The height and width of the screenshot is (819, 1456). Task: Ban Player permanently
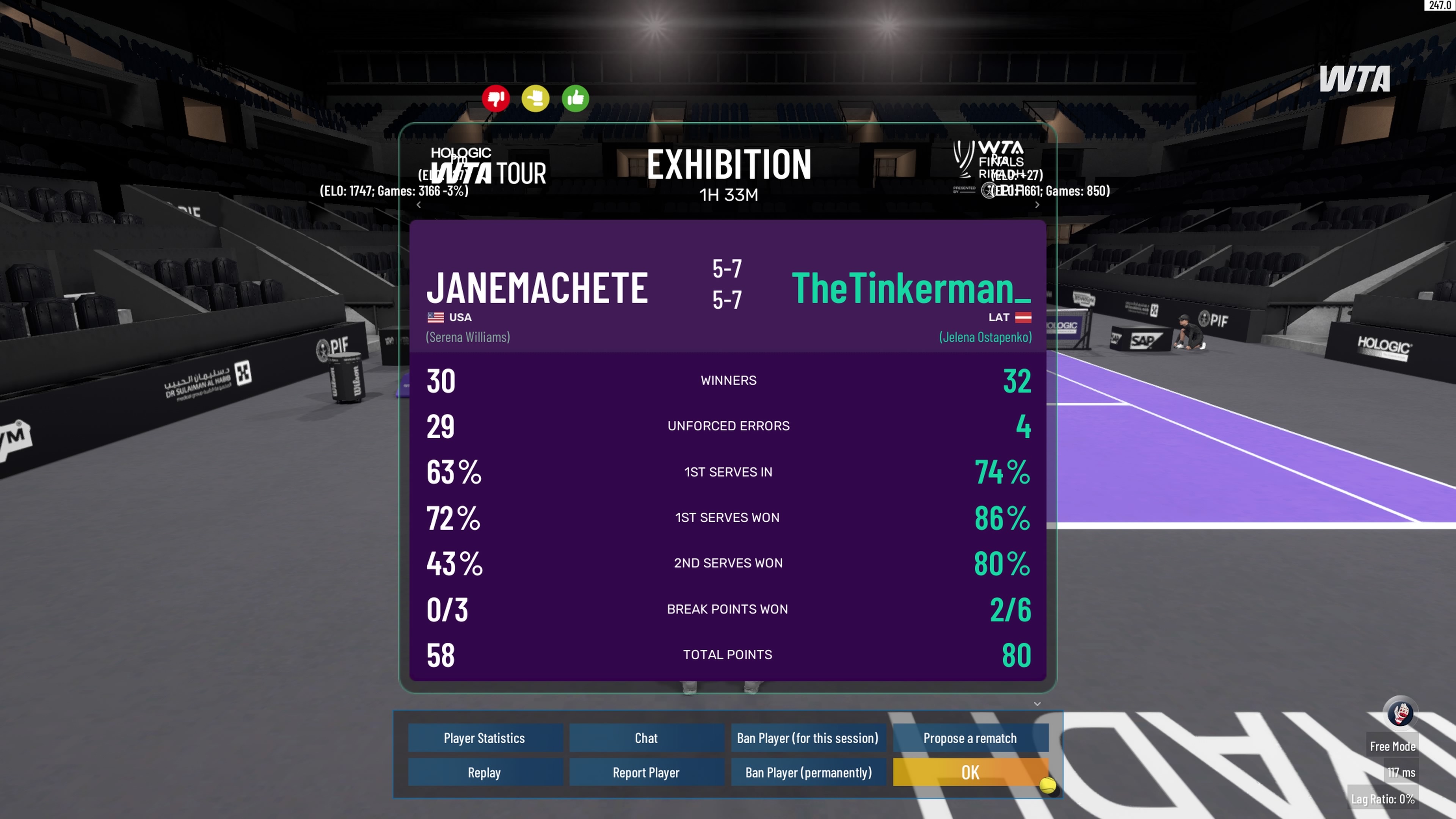coord(808,773)
